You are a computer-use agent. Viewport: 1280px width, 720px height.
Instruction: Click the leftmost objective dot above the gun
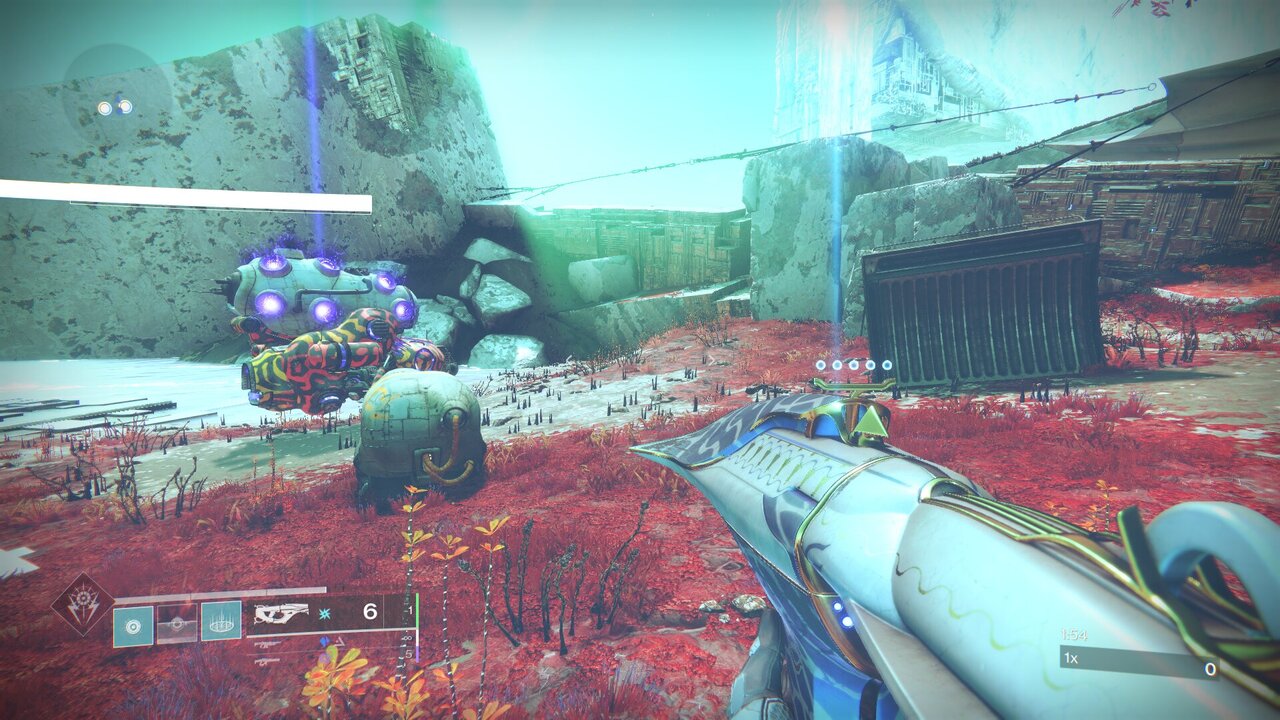820,365
